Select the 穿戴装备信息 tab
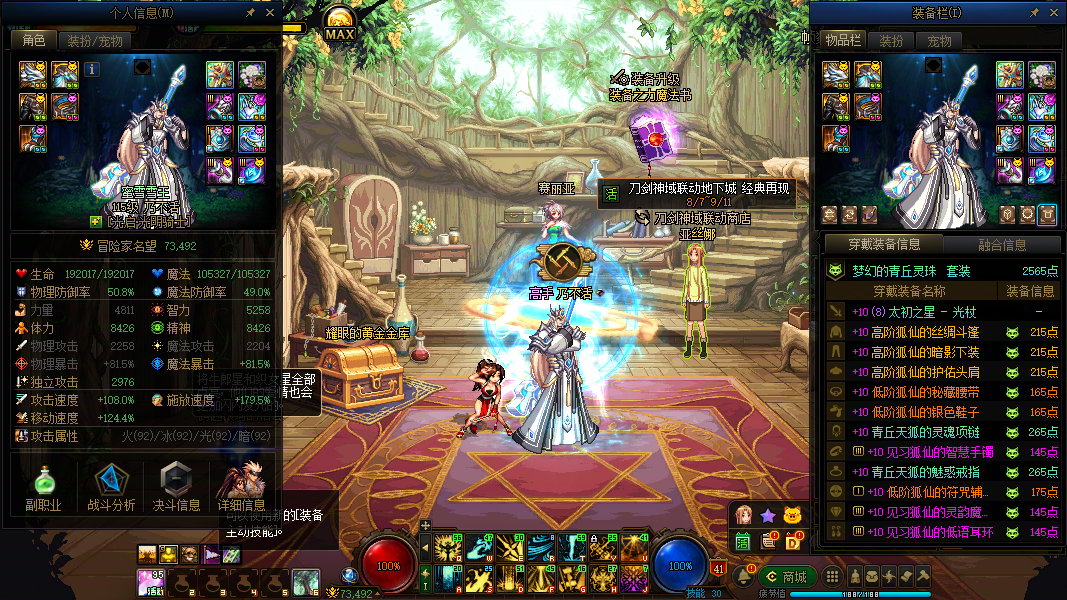 (x=882, y=244)
